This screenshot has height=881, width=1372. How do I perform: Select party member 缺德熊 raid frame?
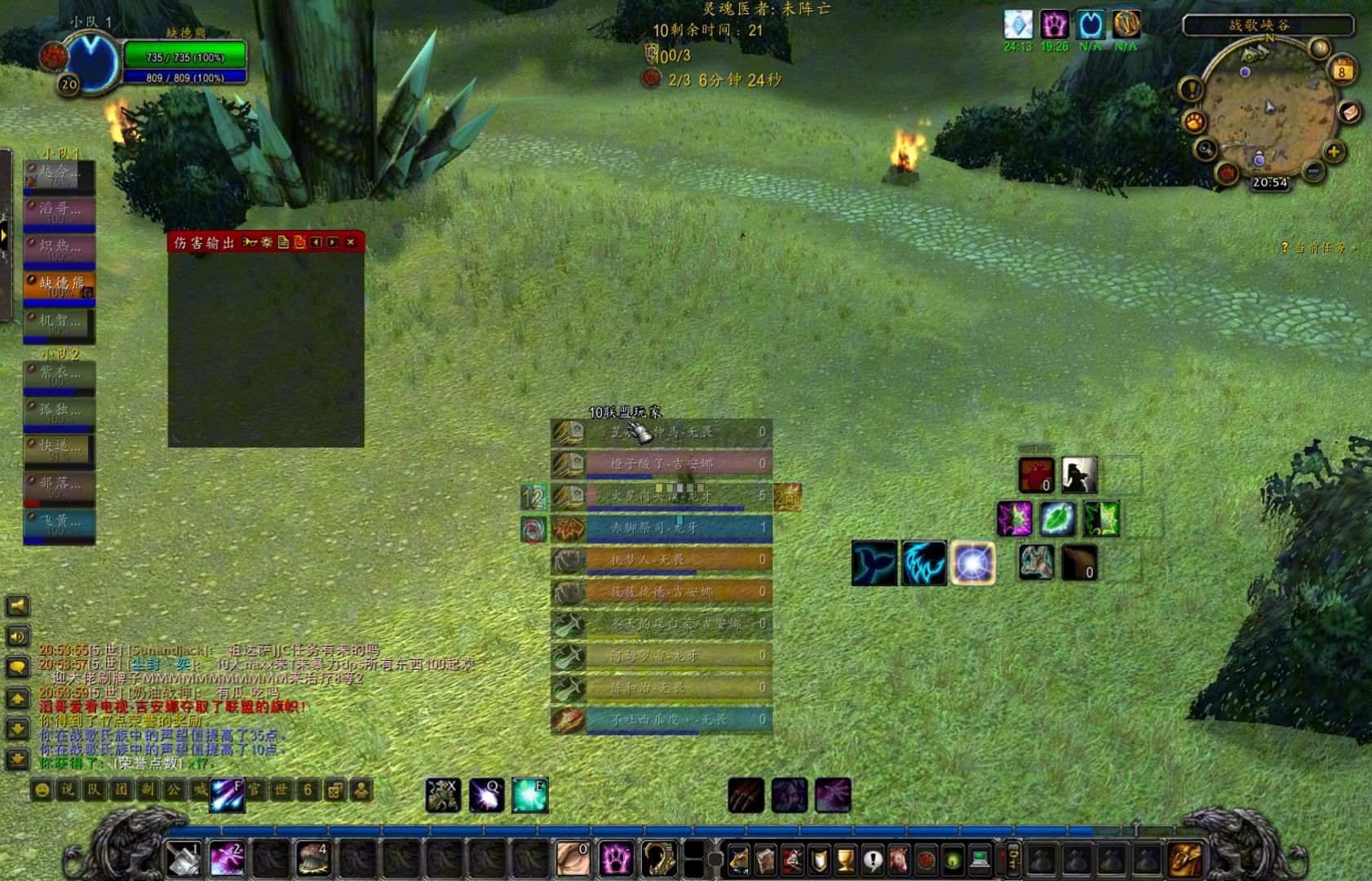60,286
